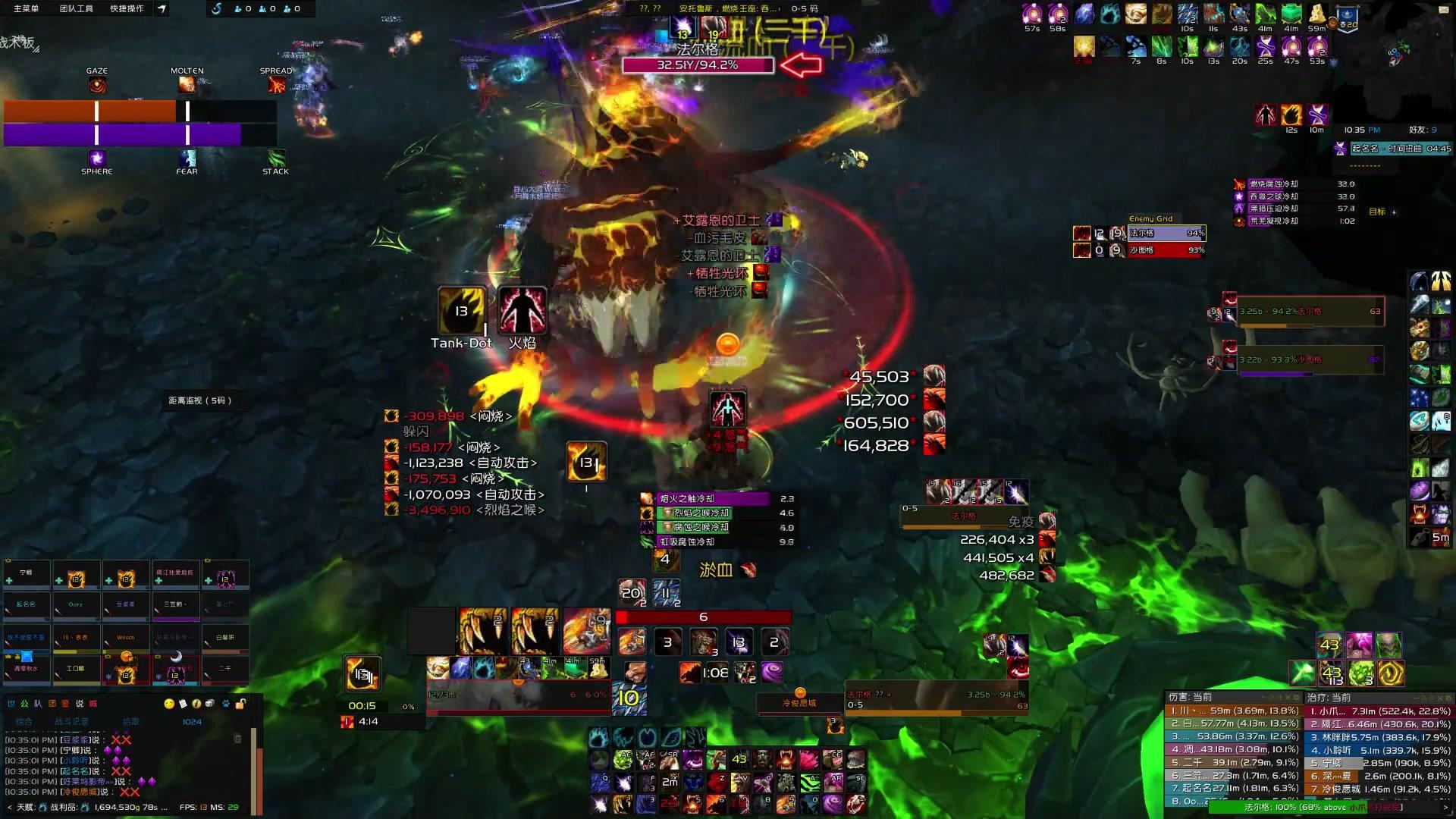Open the 主菜单 main menu

pyautogui.click(x=26, y=8)
